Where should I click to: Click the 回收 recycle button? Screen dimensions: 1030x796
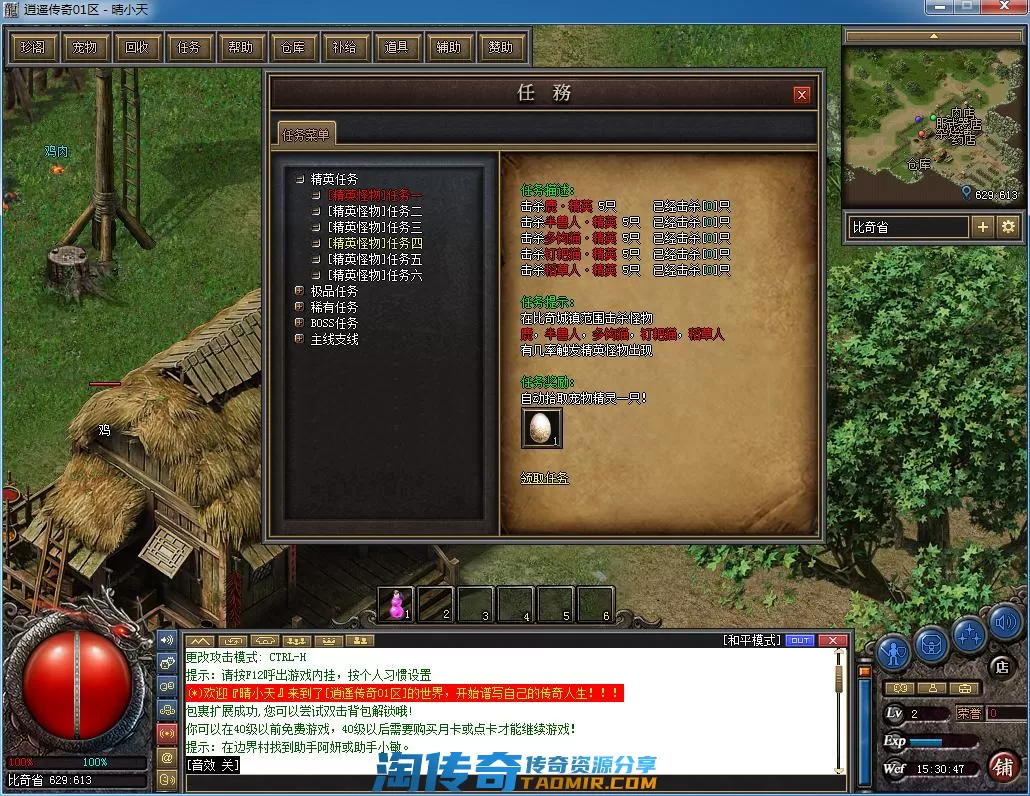click(x=137, y=47)
